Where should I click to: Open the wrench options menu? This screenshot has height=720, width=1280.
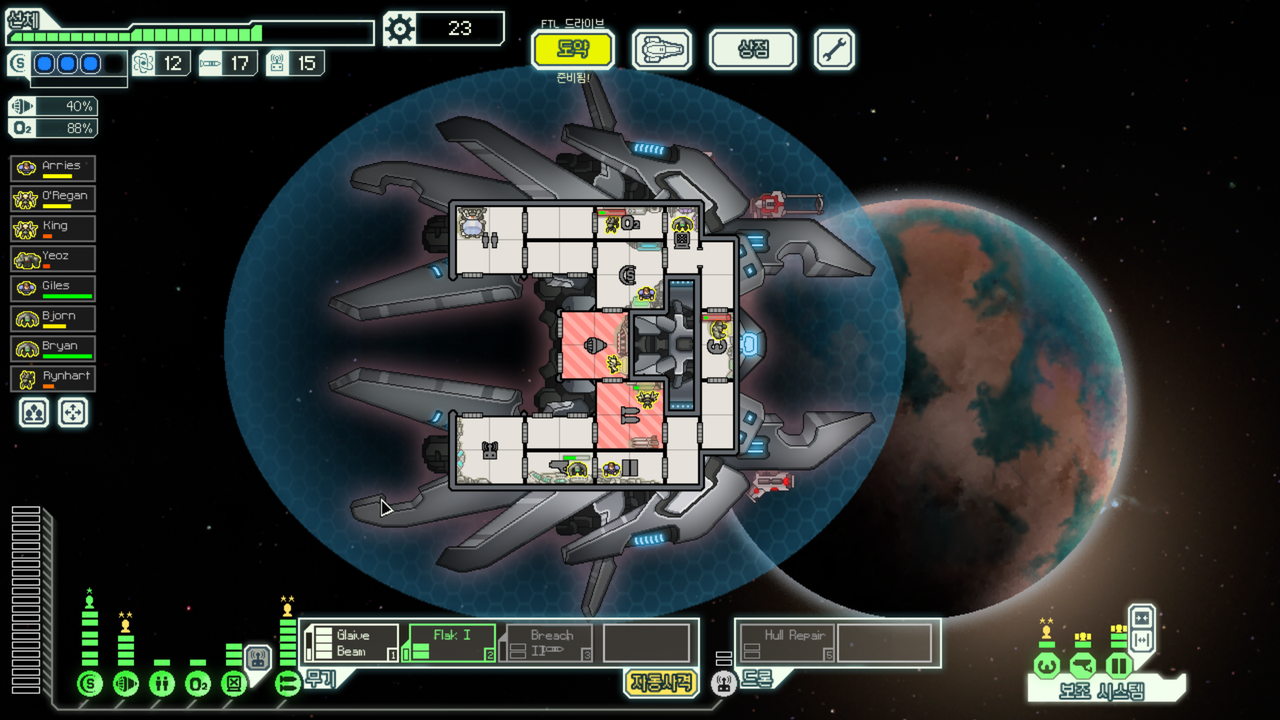(x=834, y=49)
